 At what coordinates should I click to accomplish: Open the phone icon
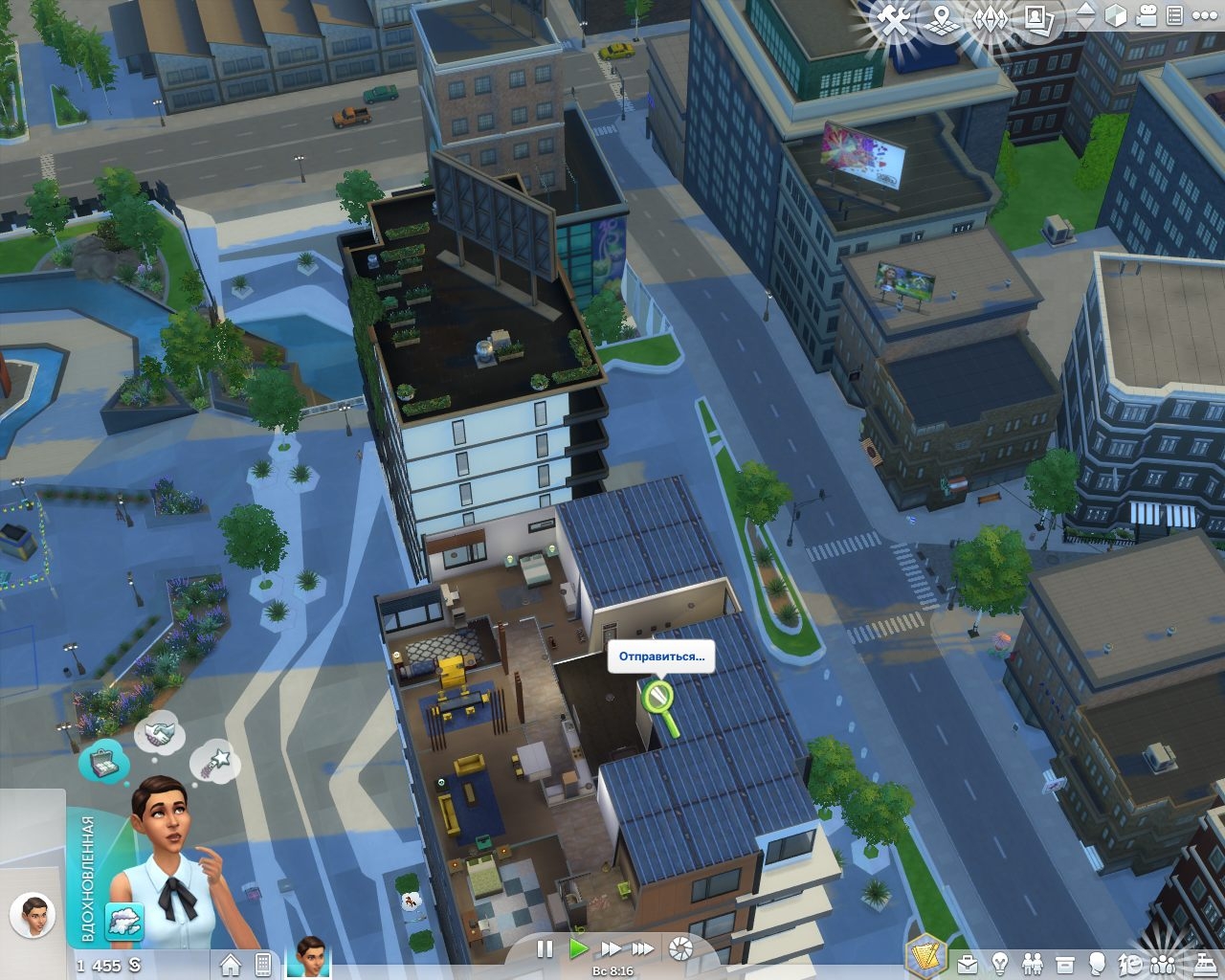tap(263, 964)
